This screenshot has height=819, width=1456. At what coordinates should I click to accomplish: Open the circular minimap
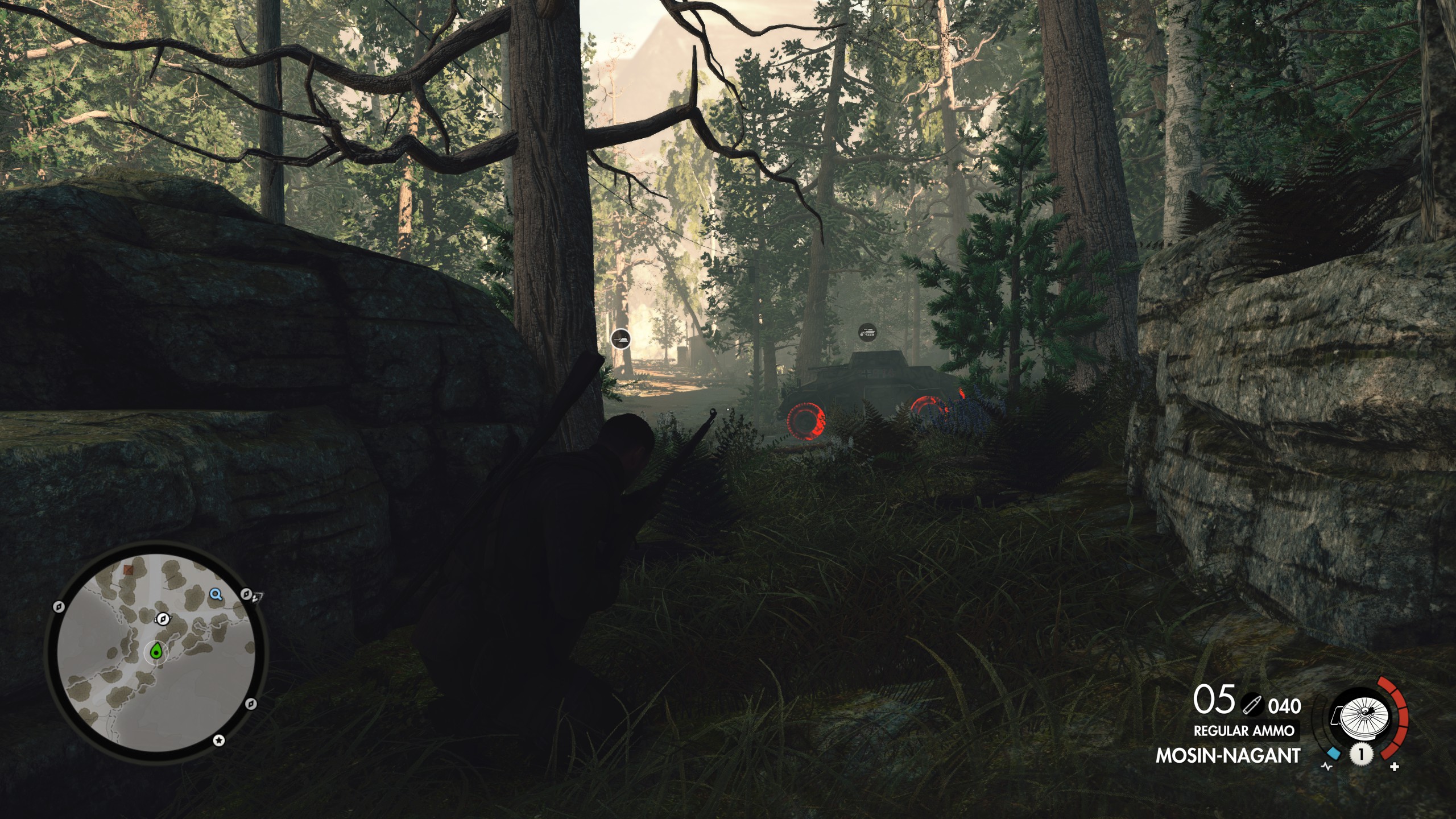(155, 651)
